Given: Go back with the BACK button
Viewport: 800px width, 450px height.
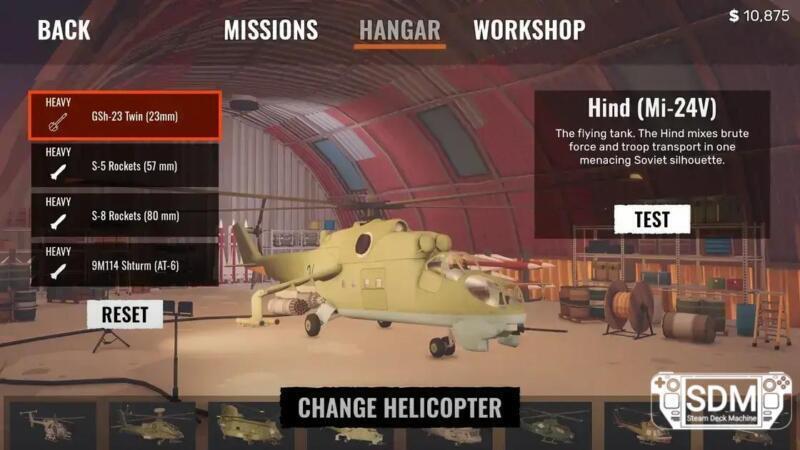Looking at the screenshot, I should click(x=64, y=30).
